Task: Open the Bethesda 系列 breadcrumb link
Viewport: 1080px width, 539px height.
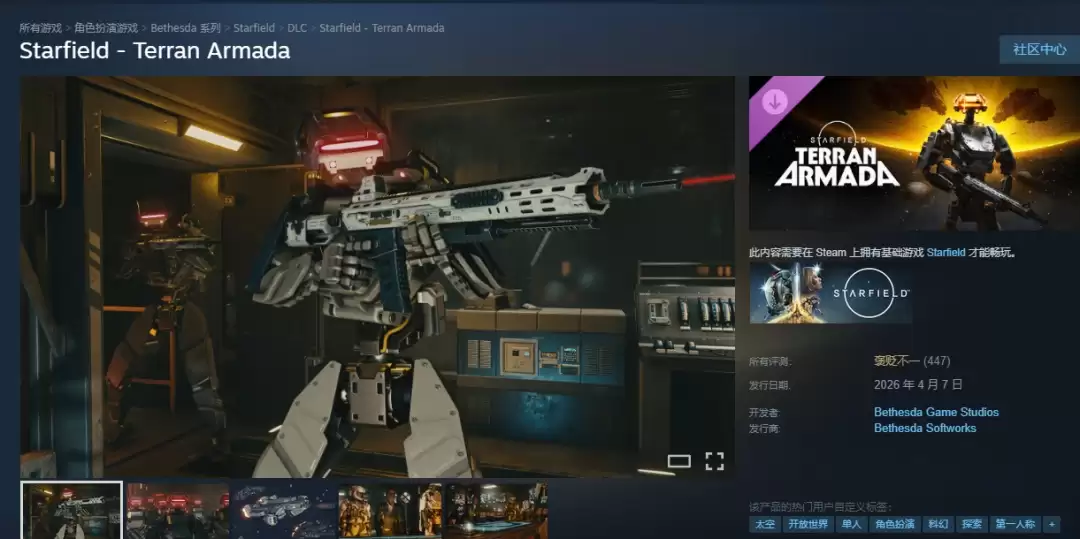Action: pos(186,28)
